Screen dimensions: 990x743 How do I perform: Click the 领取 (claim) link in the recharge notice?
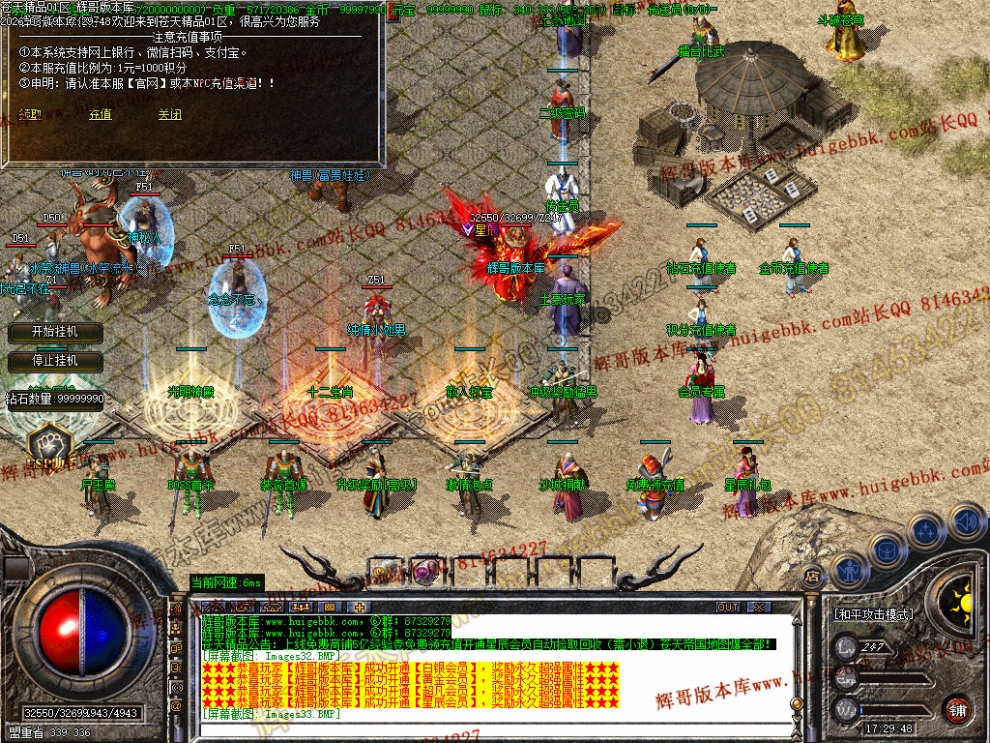pos(30,115)
